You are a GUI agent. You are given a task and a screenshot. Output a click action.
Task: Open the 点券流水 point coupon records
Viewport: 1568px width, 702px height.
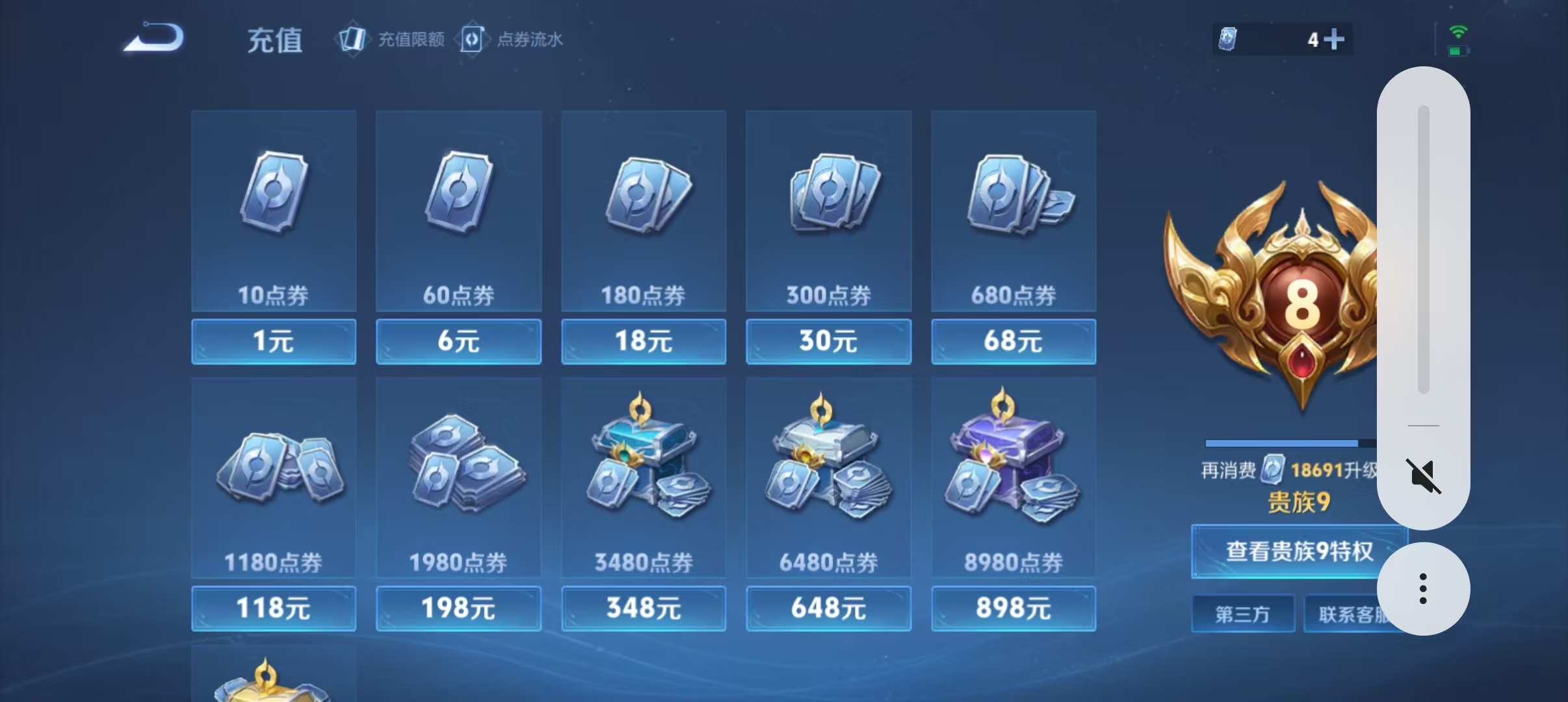coord(513,39)
